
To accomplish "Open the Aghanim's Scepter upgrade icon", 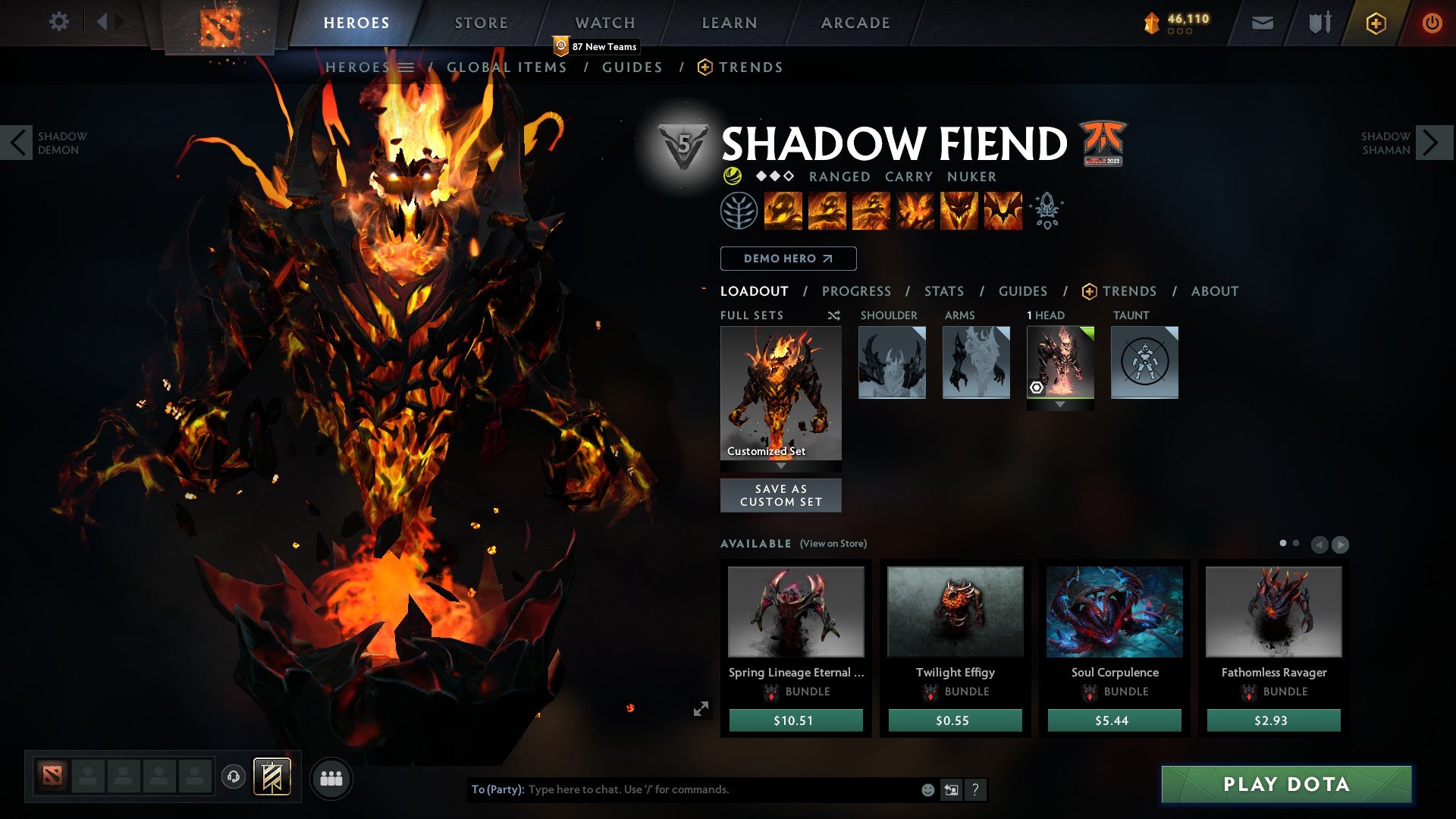I will (x=1047, y=212).
